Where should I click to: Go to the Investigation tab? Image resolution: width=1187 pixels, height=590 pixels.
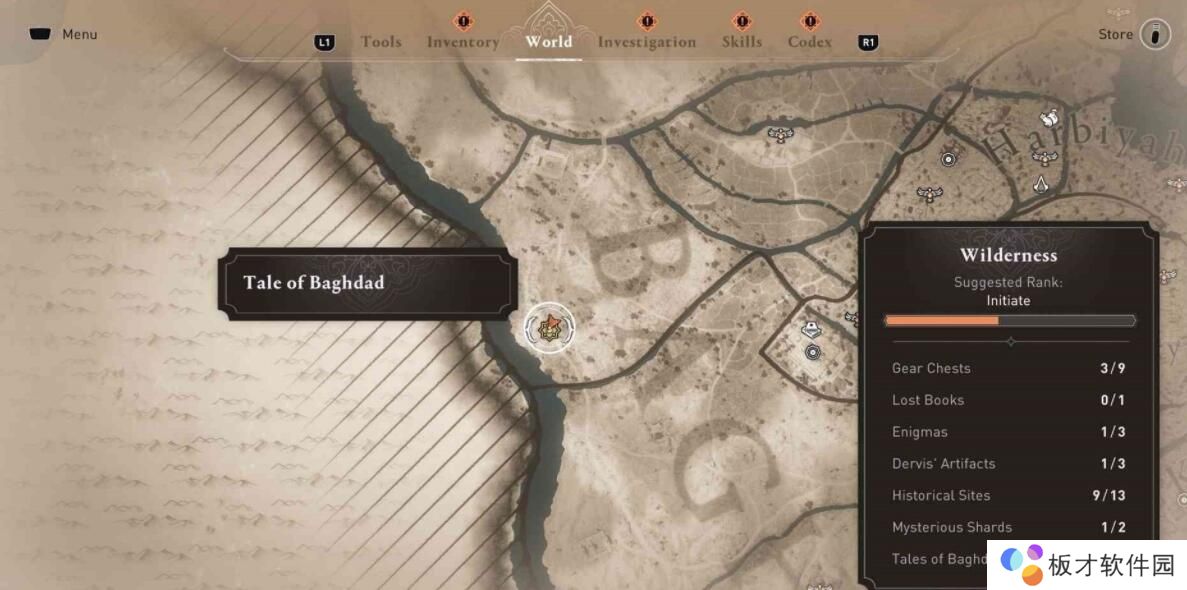tap(646, 42)
